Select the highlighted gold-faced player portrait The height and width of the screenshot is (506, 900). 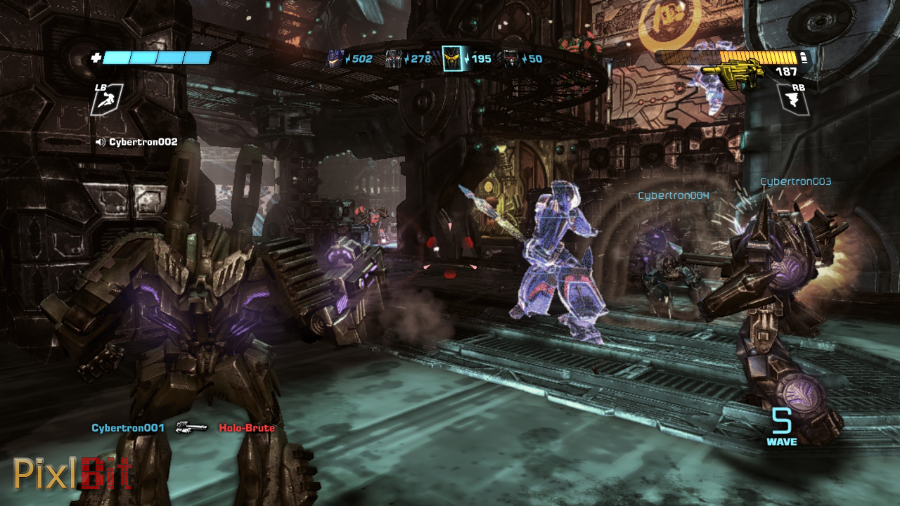pyautogui.click(x=453, y=59)
